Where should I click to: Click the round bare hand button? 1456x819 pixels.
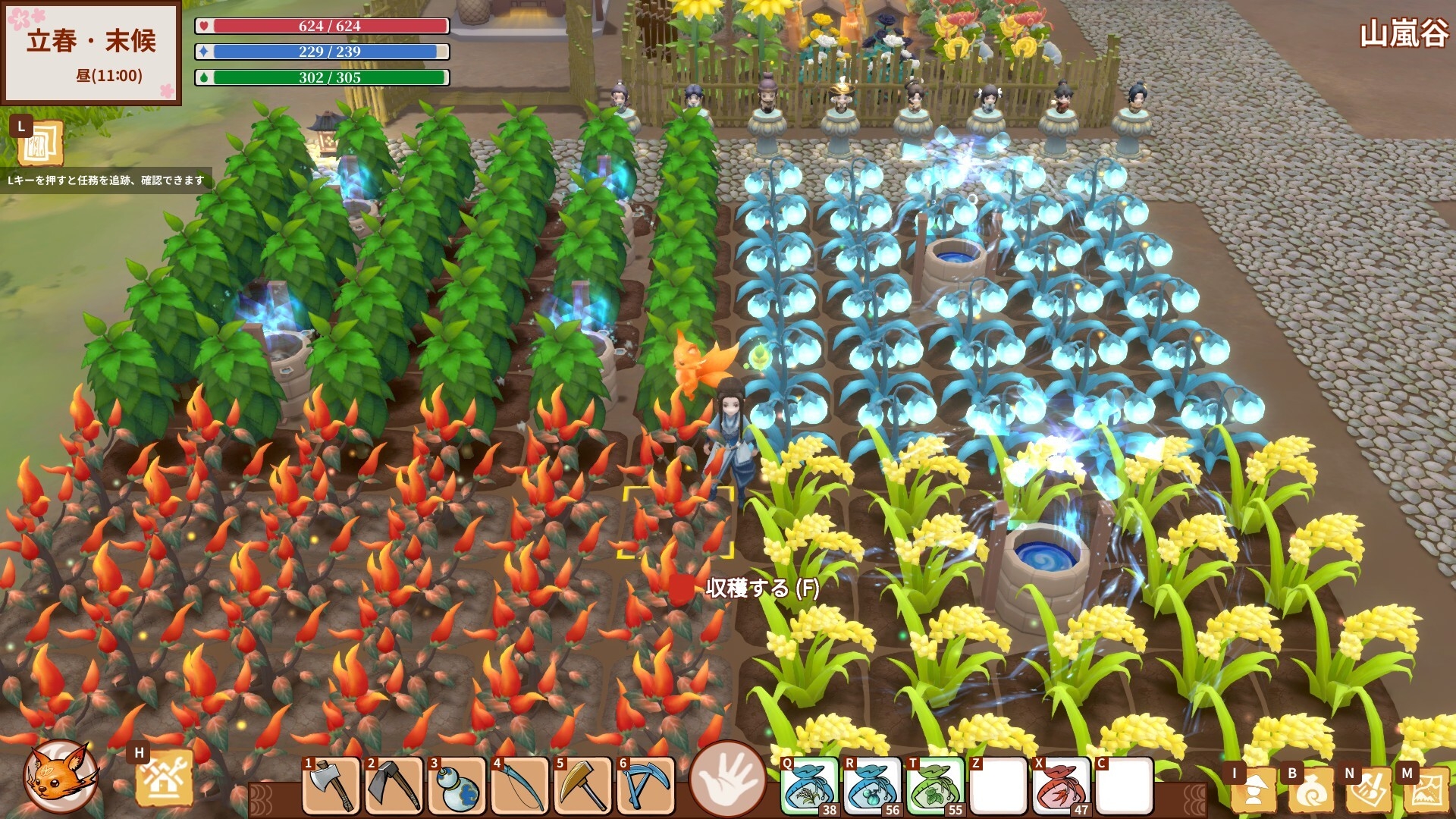click(727, 778)
